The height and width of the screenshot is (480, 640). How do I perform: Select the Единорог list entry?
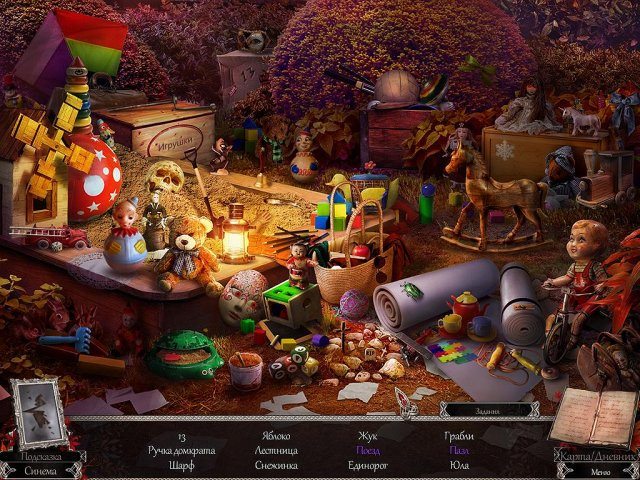[368, 464]
